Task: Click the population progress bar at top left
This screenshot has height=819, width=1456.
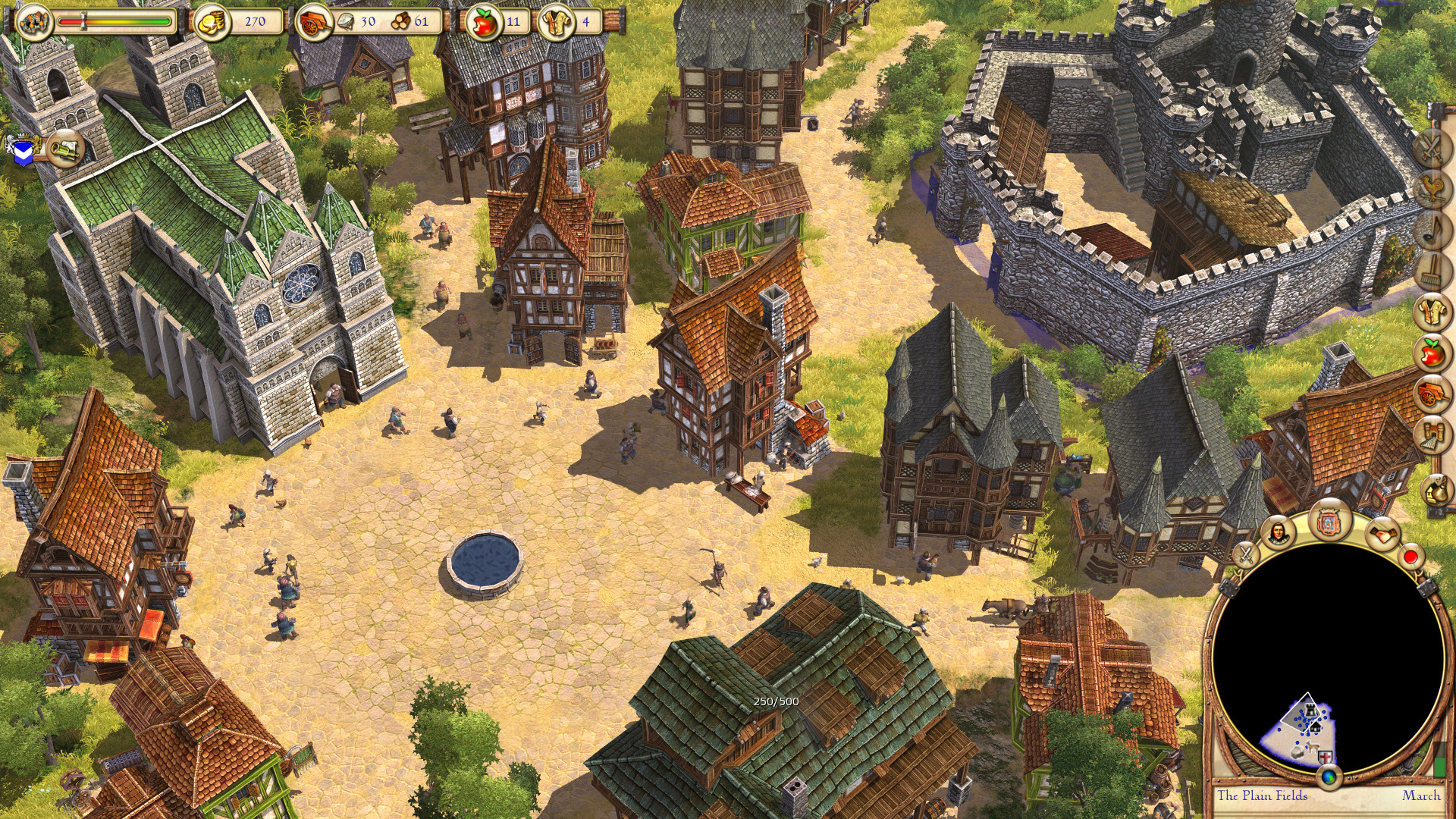Action: click(x=114, y=23)
